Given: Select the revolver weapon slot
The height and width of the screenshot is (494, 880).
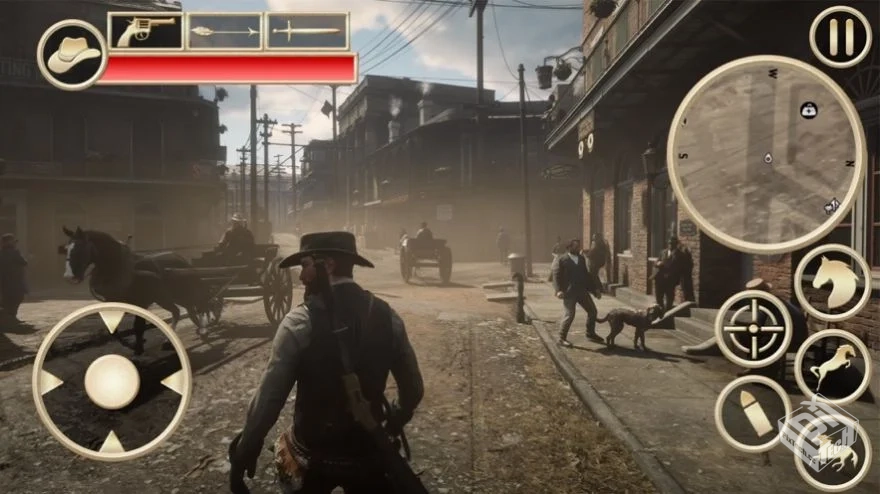Looking at the screenshot, I should click(x=145, y=31).
